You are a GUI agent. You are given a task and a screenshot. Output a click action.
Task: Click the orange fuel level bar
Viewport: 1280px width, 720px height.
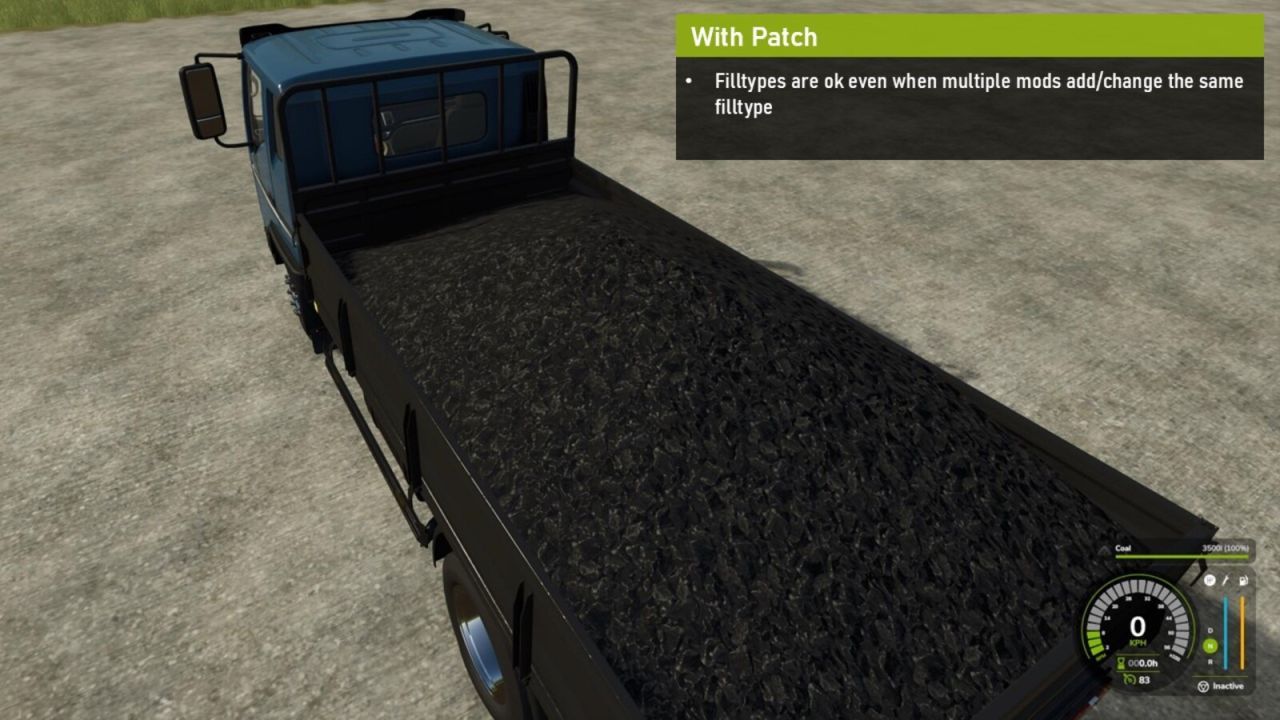pos(1241,630)
